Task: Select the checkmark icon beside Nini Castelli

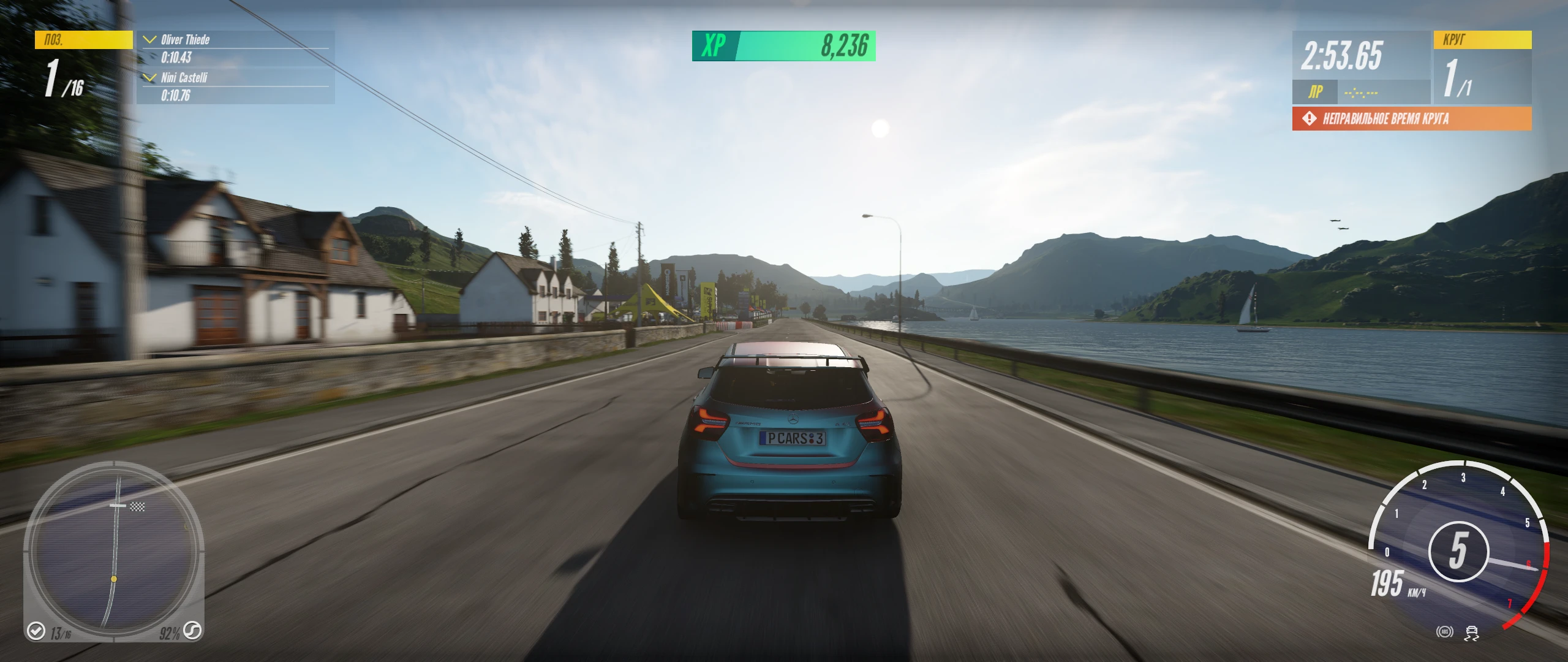Action: tap(149, 78)
